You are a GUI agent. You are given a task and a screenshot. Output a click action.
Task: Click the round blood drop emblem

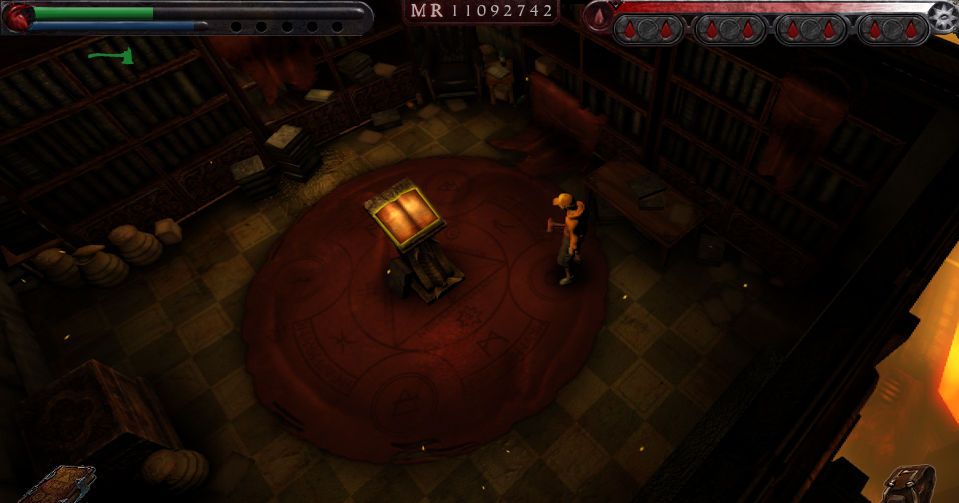(598, 16)
